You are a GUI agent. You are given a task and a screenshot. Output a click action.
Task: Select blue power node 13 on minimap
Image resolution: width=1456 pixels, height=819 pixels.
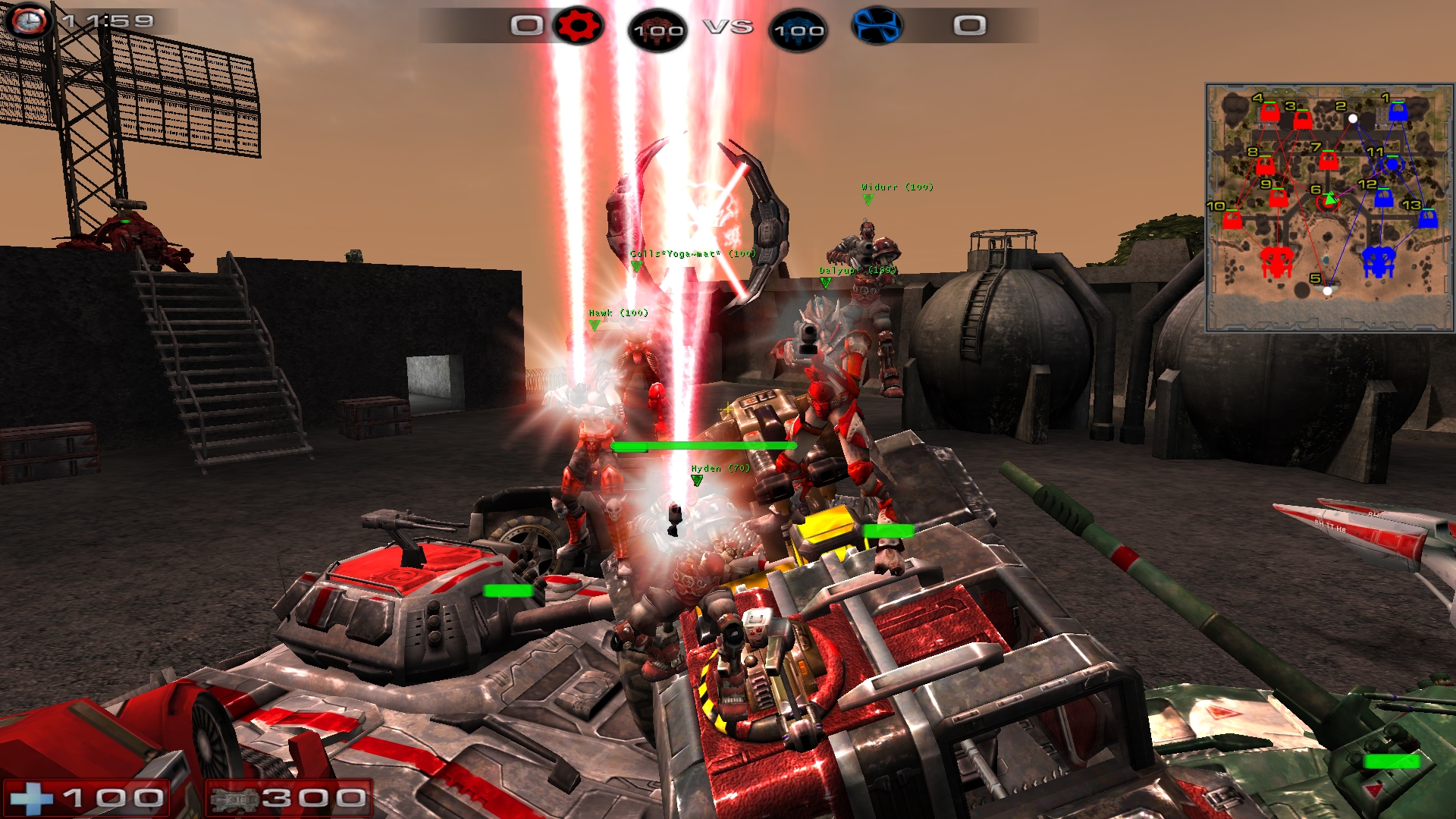tap(1428, 218)
